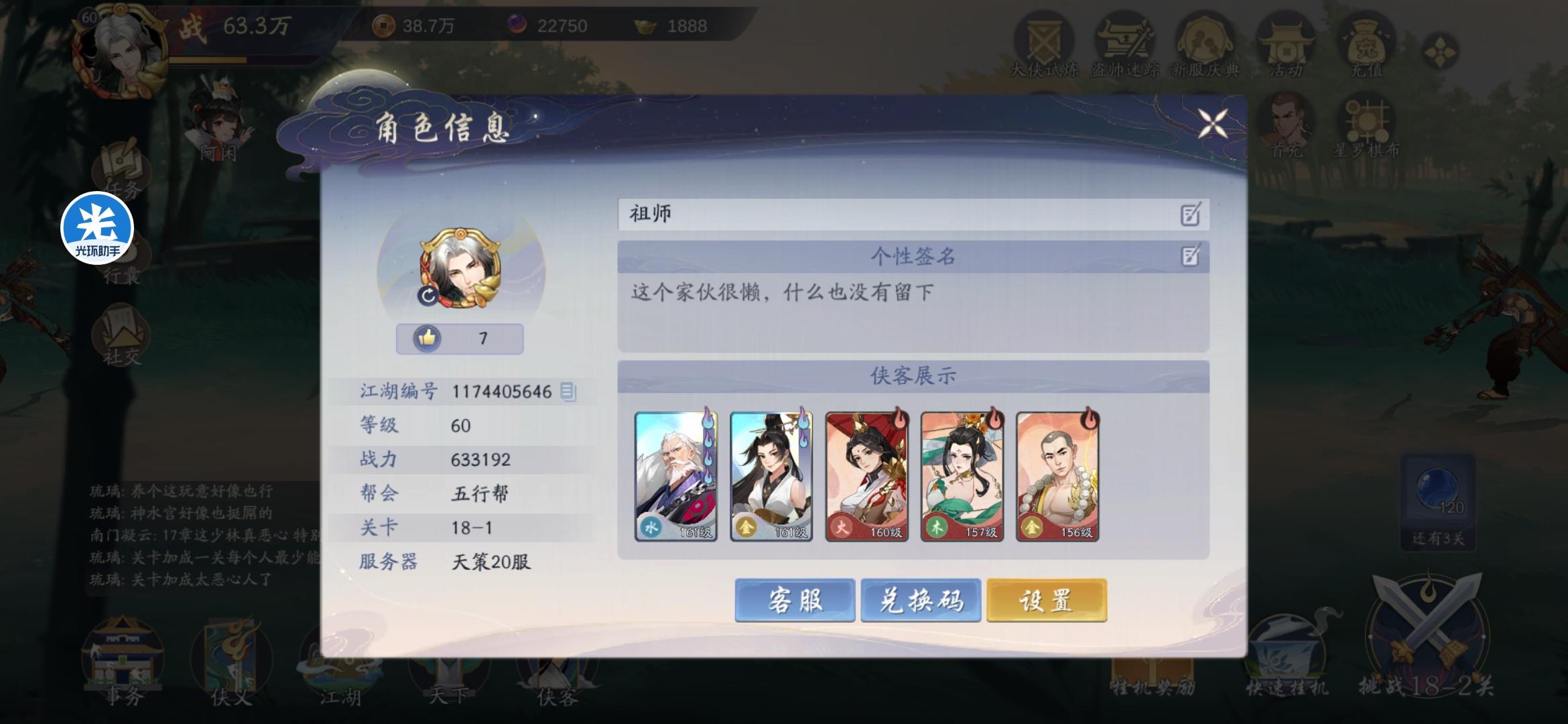The height and width of the screenshot is (724, 1568).
Task: Open 客服 customer service
Action: pyautogui.click(x=795, y=601)
